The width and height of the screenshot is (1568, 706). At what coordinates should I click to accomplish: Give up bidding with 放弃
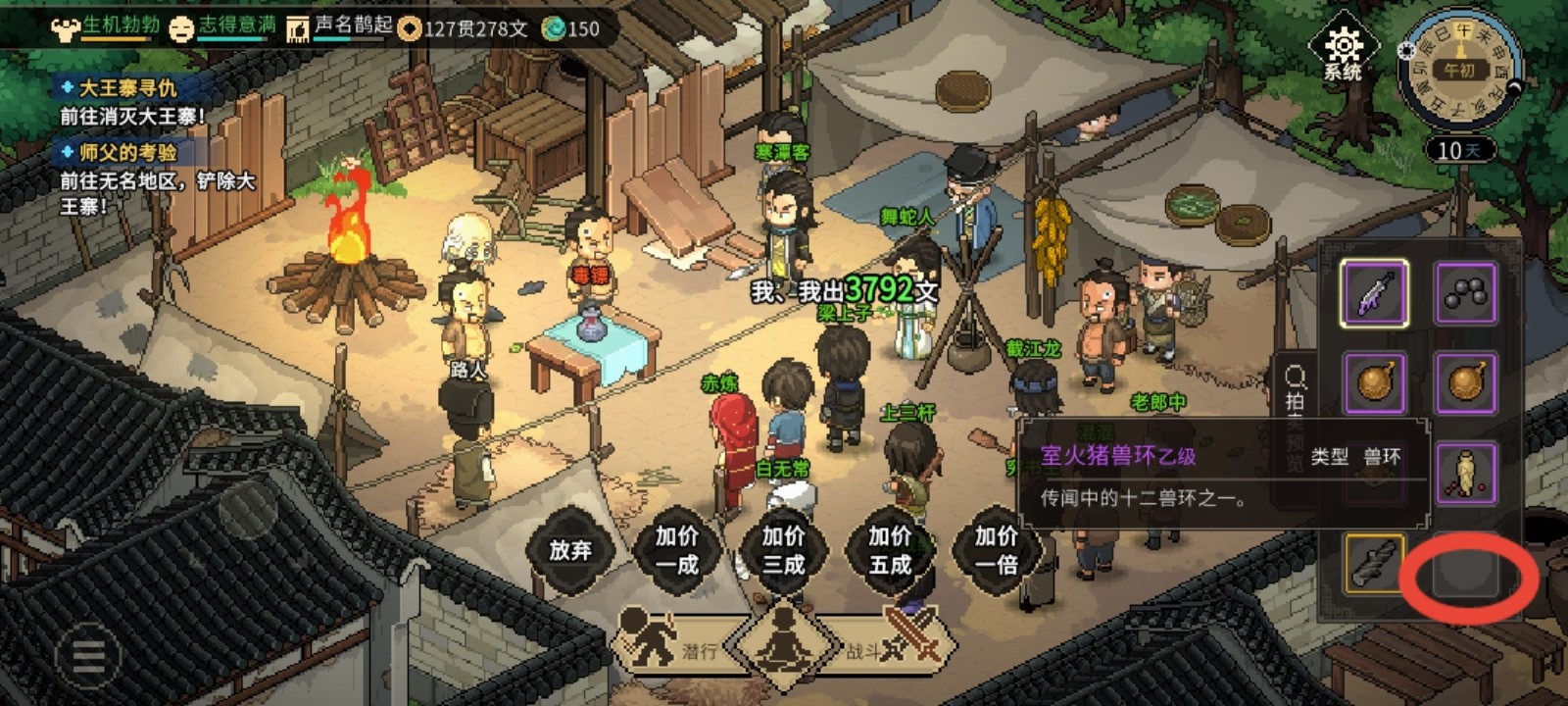point(570,550)
